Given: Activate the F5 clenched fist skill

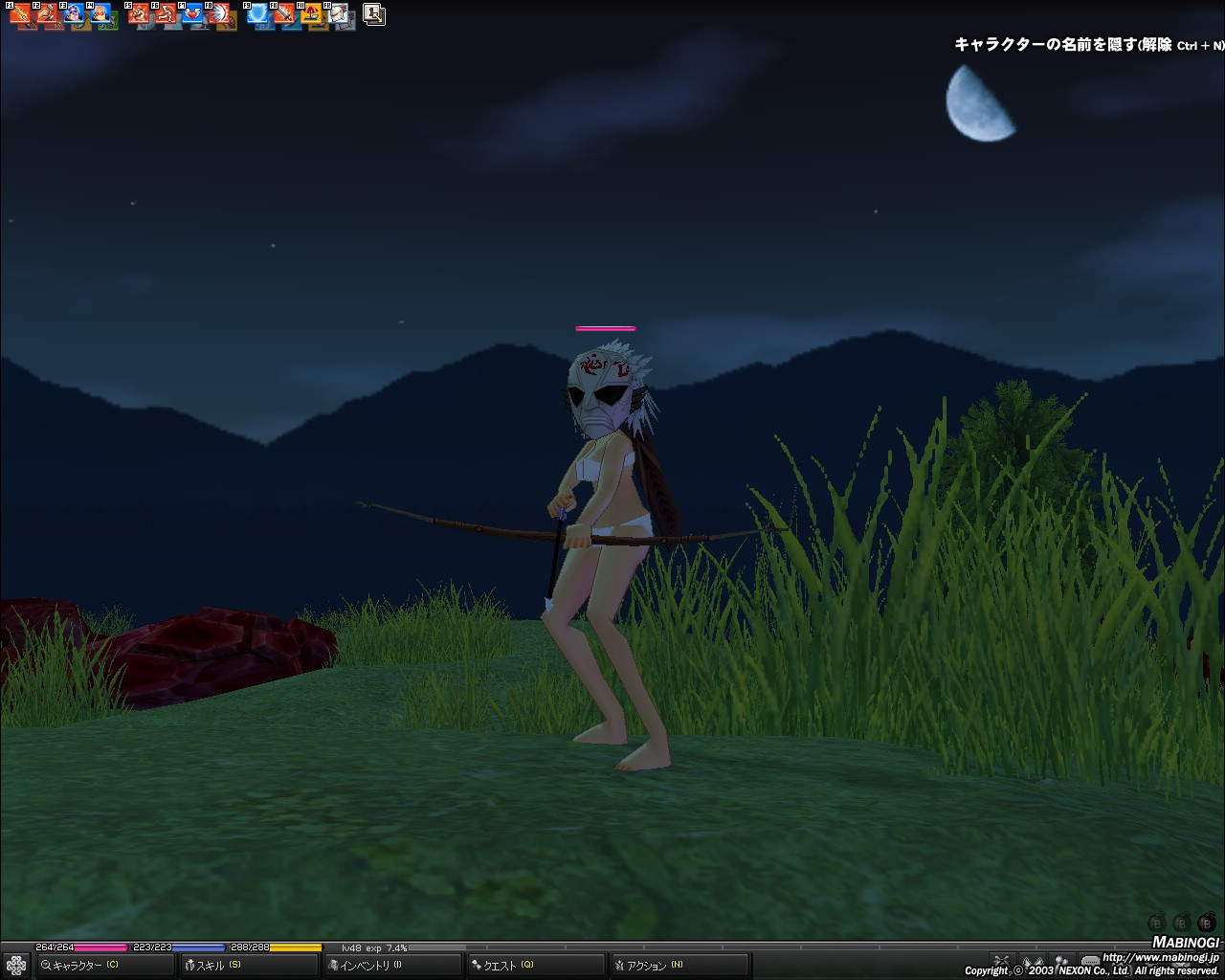Looking at the screenshot, I should coord(140,14).
